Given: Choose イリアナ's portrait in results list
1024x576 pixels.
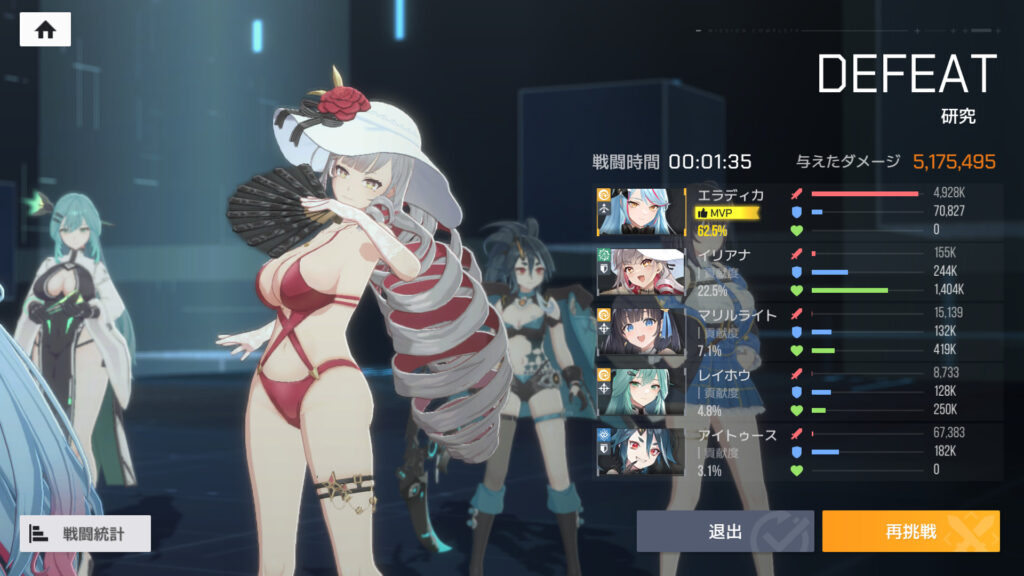Looking at the screenshot, I should (x=641, y=272).
